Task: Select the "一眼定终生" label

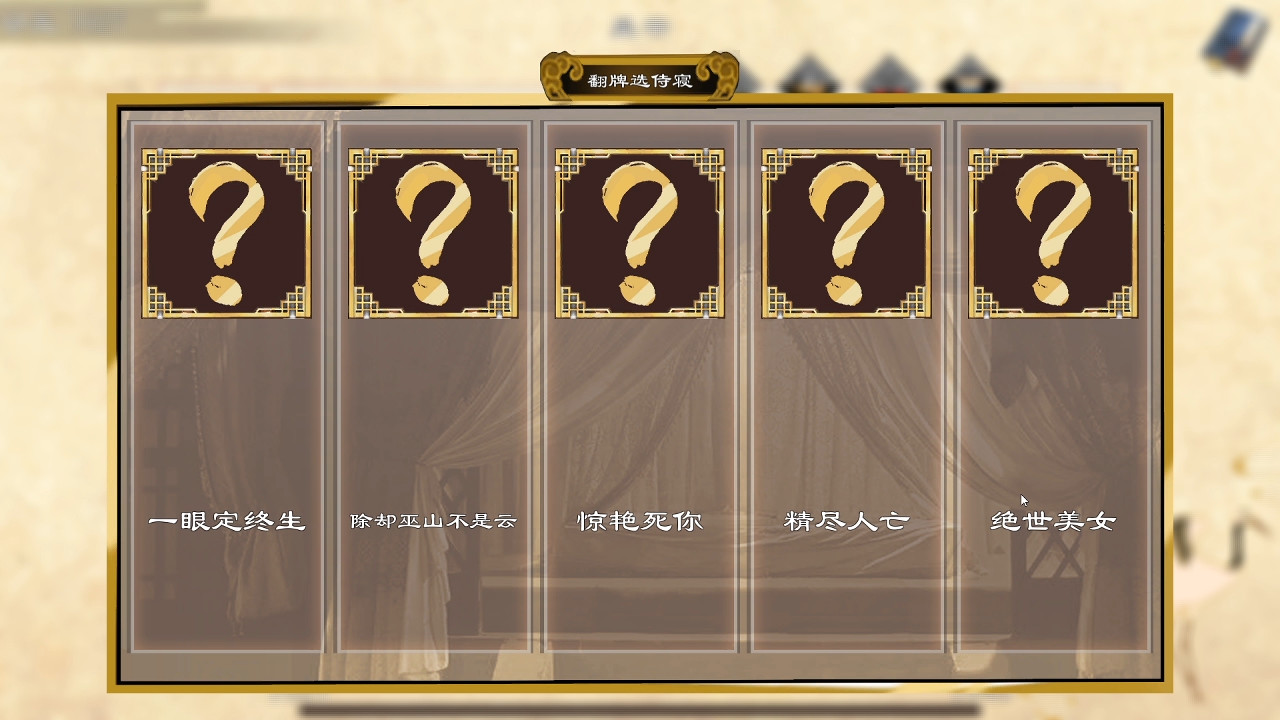Action: 225,520
